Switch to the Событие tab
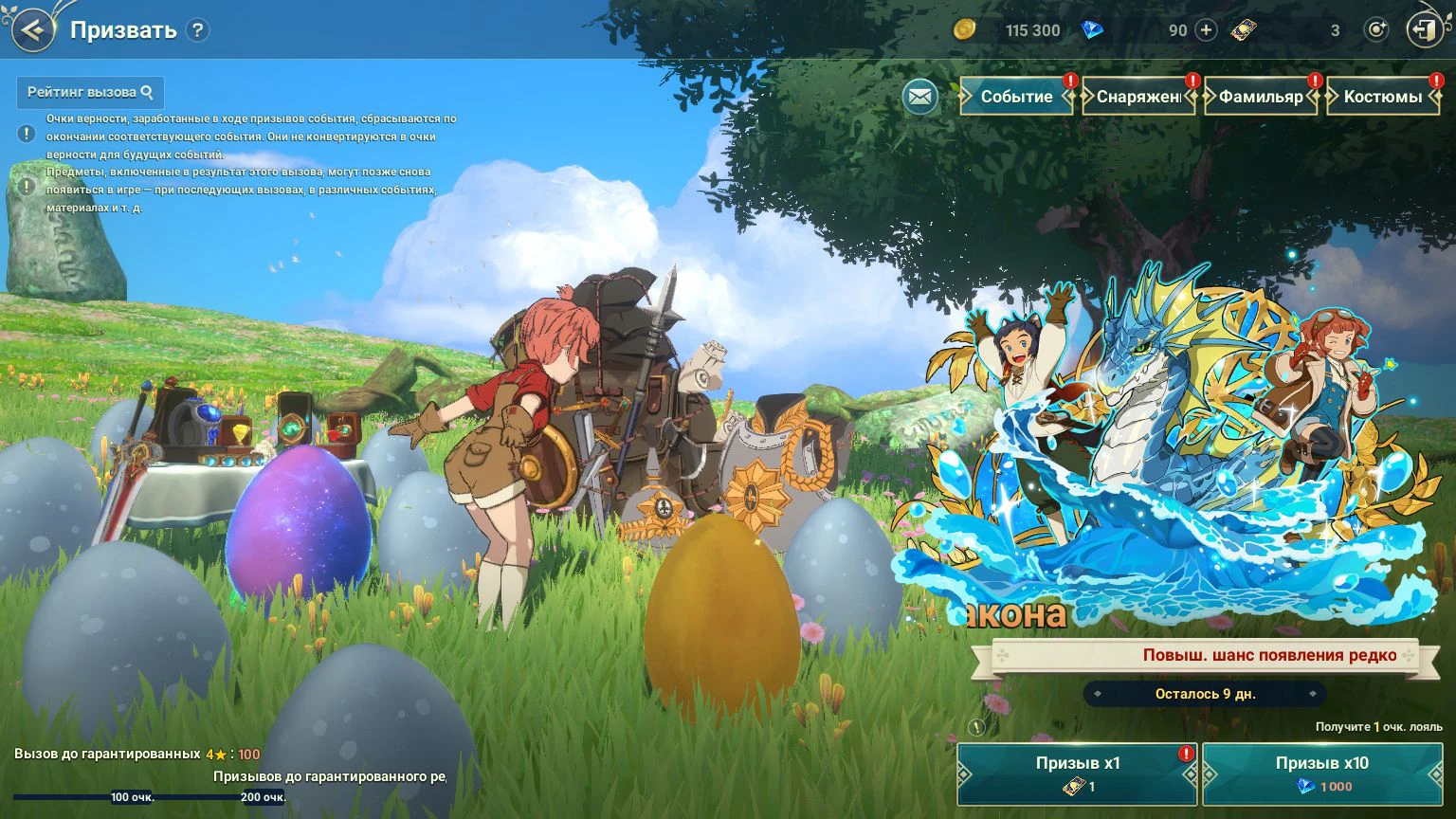Viewport: 1456px width, 819px height. tap(1016, 97)
